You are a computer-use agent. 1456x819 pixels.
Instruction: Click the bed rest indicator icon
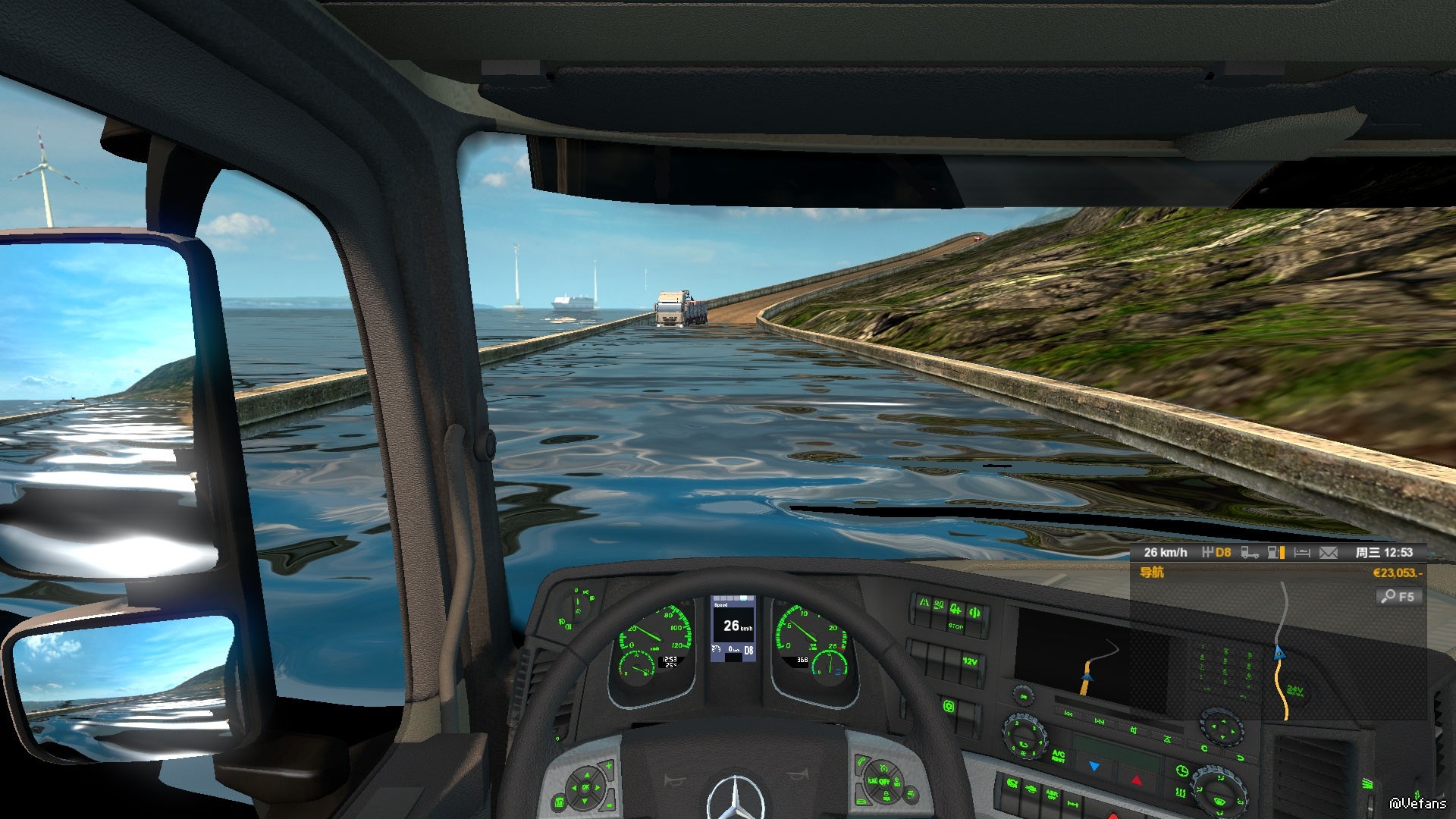[x=1302, y=553]
